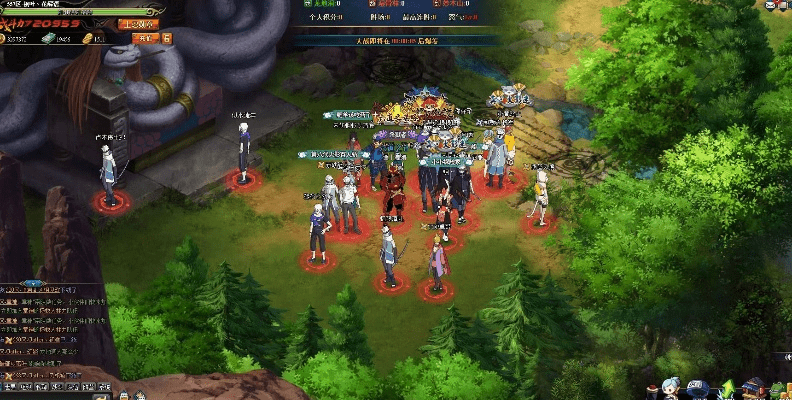
Task: Click the small orange recharge button
Action: click(x=146, y=38)
